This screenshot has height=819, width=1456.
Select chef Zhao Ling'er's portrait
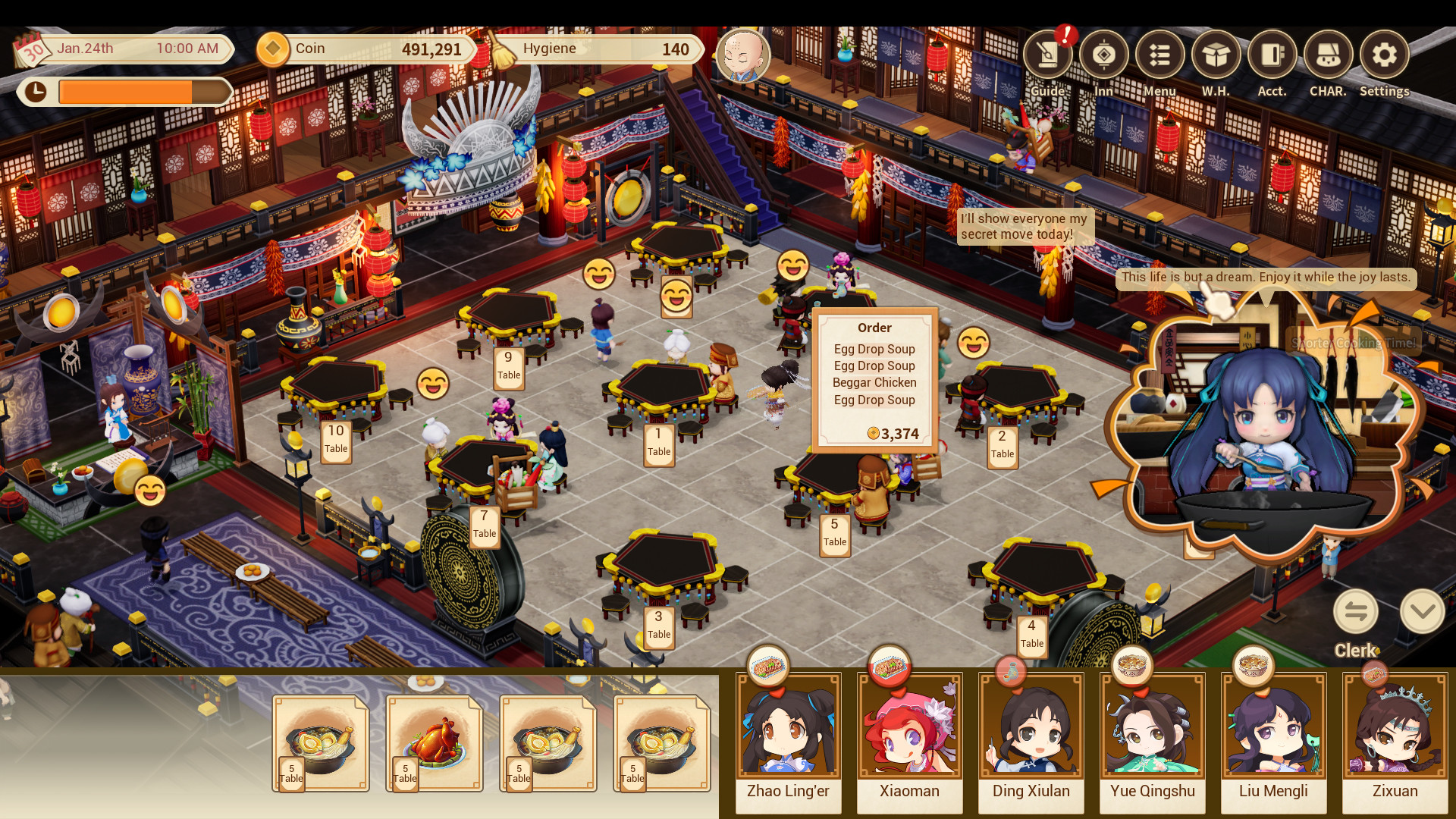point(789,728)
